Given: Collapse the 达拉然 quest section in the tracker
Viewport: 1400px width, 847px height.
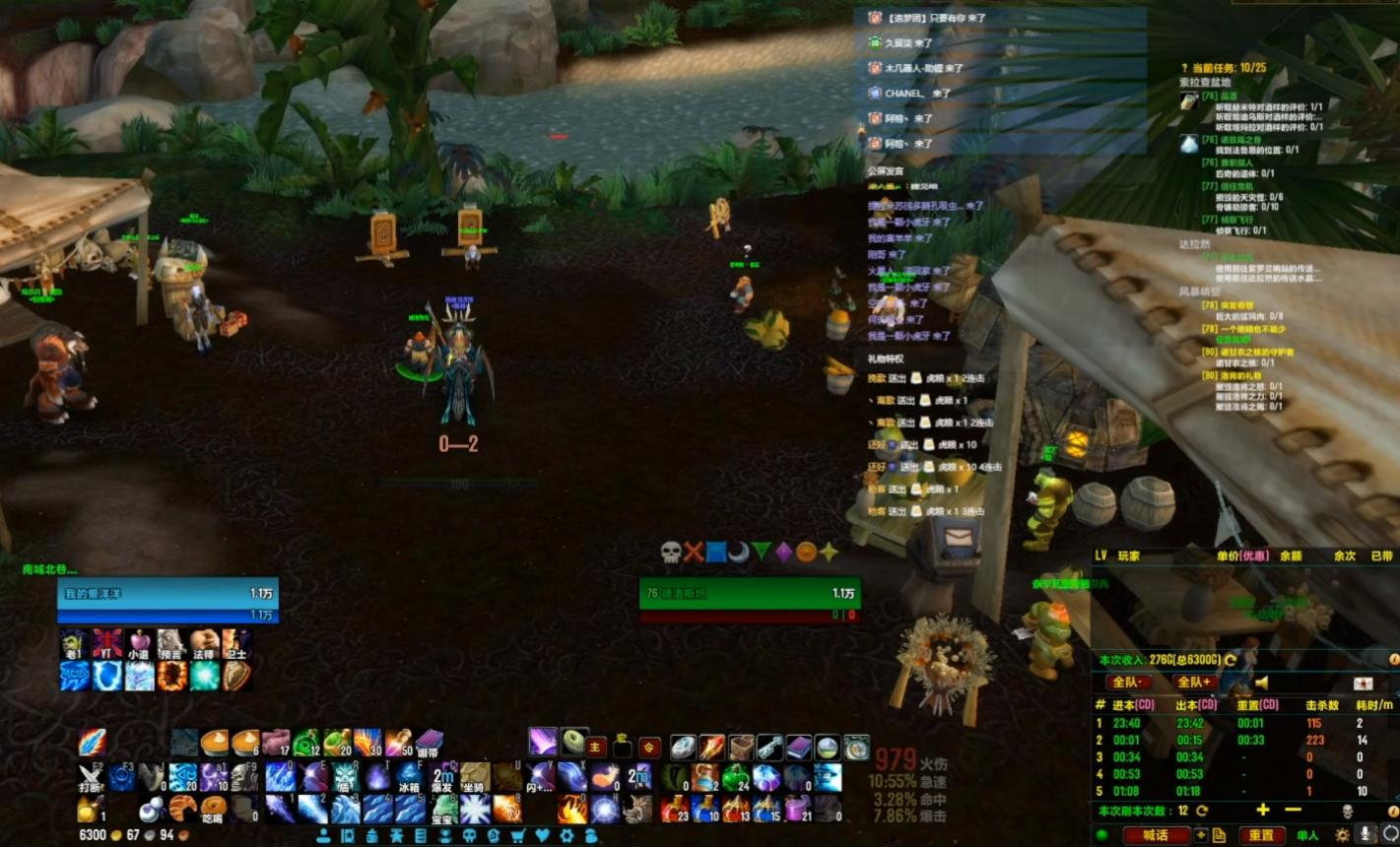Looking at the screenshot, I should tap(1197, 243).
